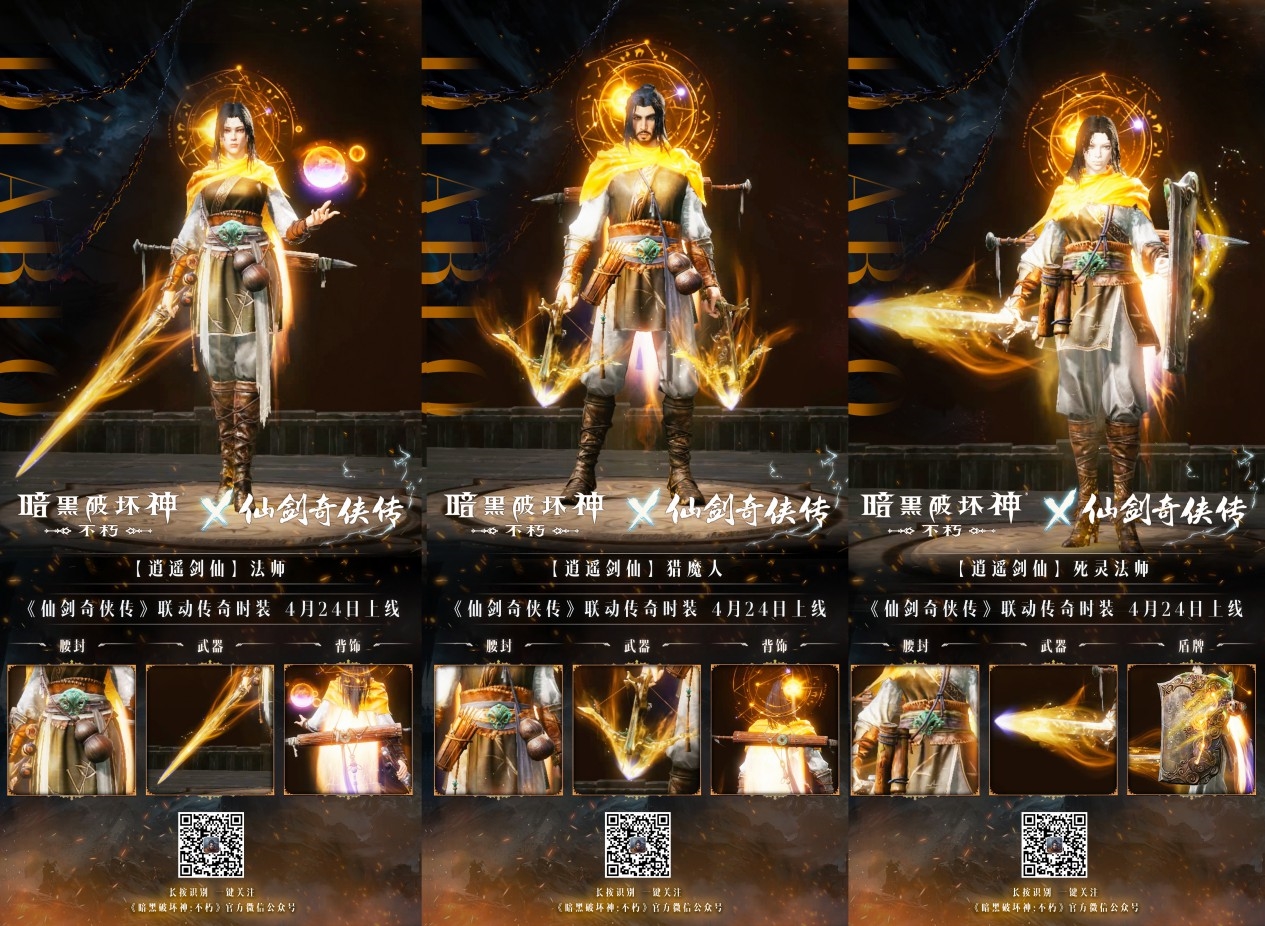Select the 法师 腰封 waist thumbnail

71,730
